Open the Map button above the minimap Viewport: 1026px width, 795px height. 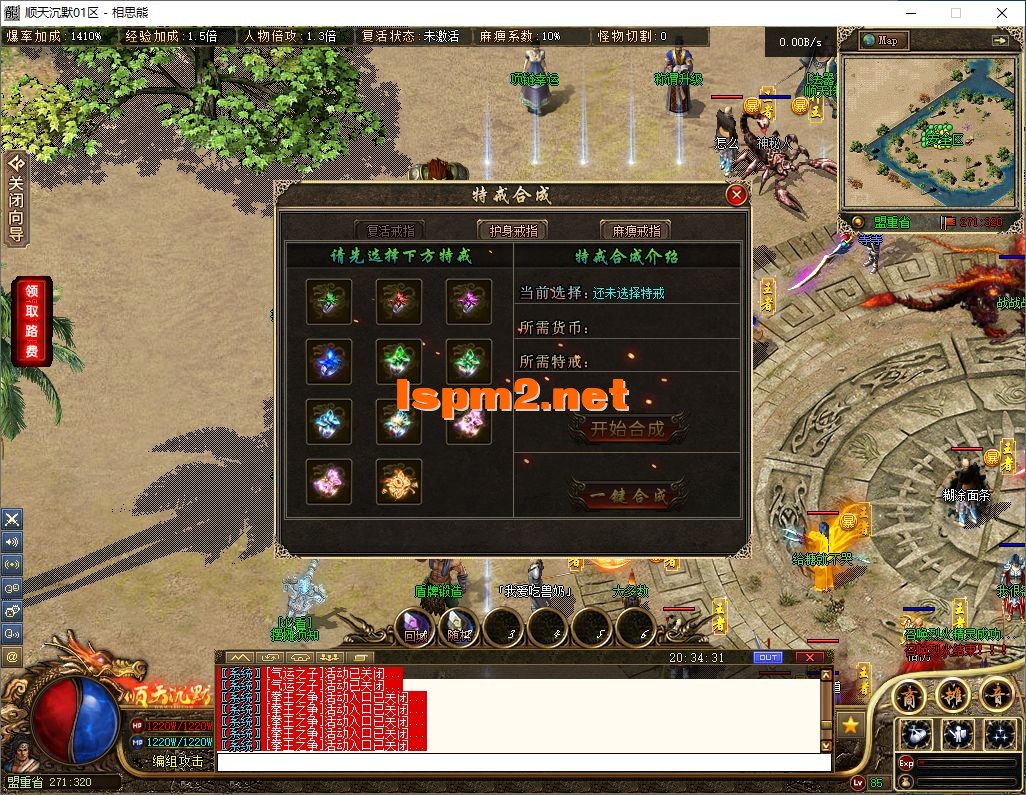(881, 41)
